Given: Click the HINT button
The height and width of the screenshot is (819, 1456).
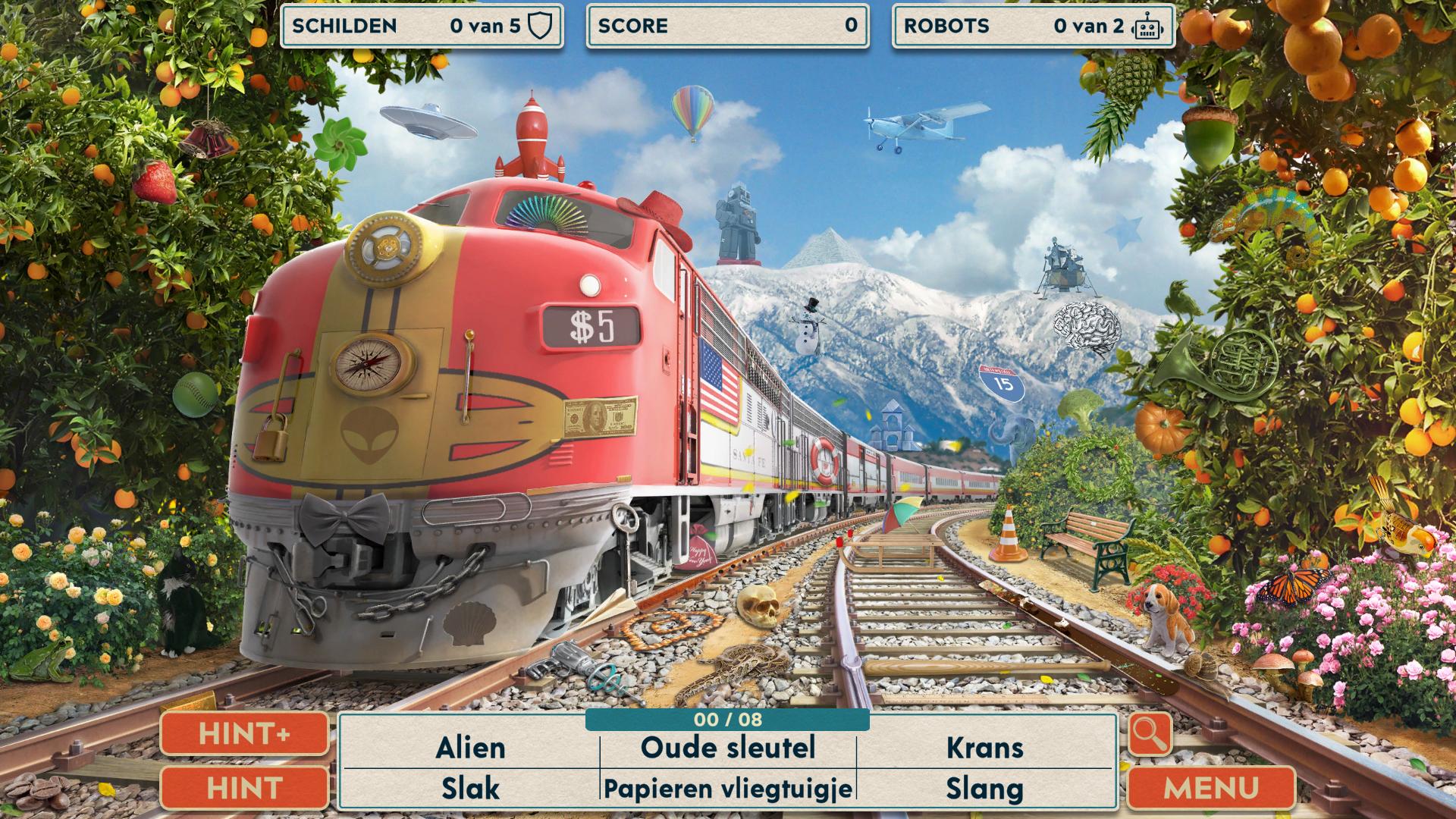Looking at the screenshot, I should pyautogui.click(x=244, y=788).
